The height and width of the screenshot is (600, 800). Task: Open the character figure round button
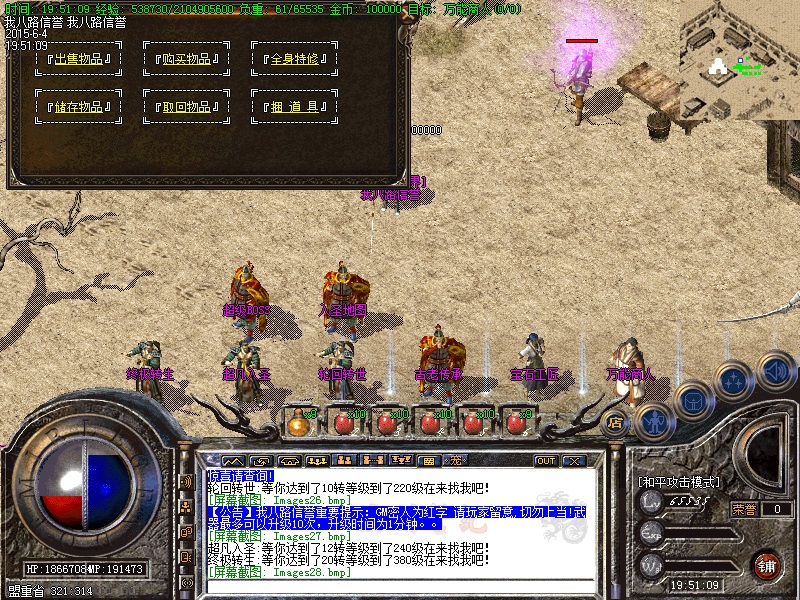pyautogui.click(x=652, y=421)
